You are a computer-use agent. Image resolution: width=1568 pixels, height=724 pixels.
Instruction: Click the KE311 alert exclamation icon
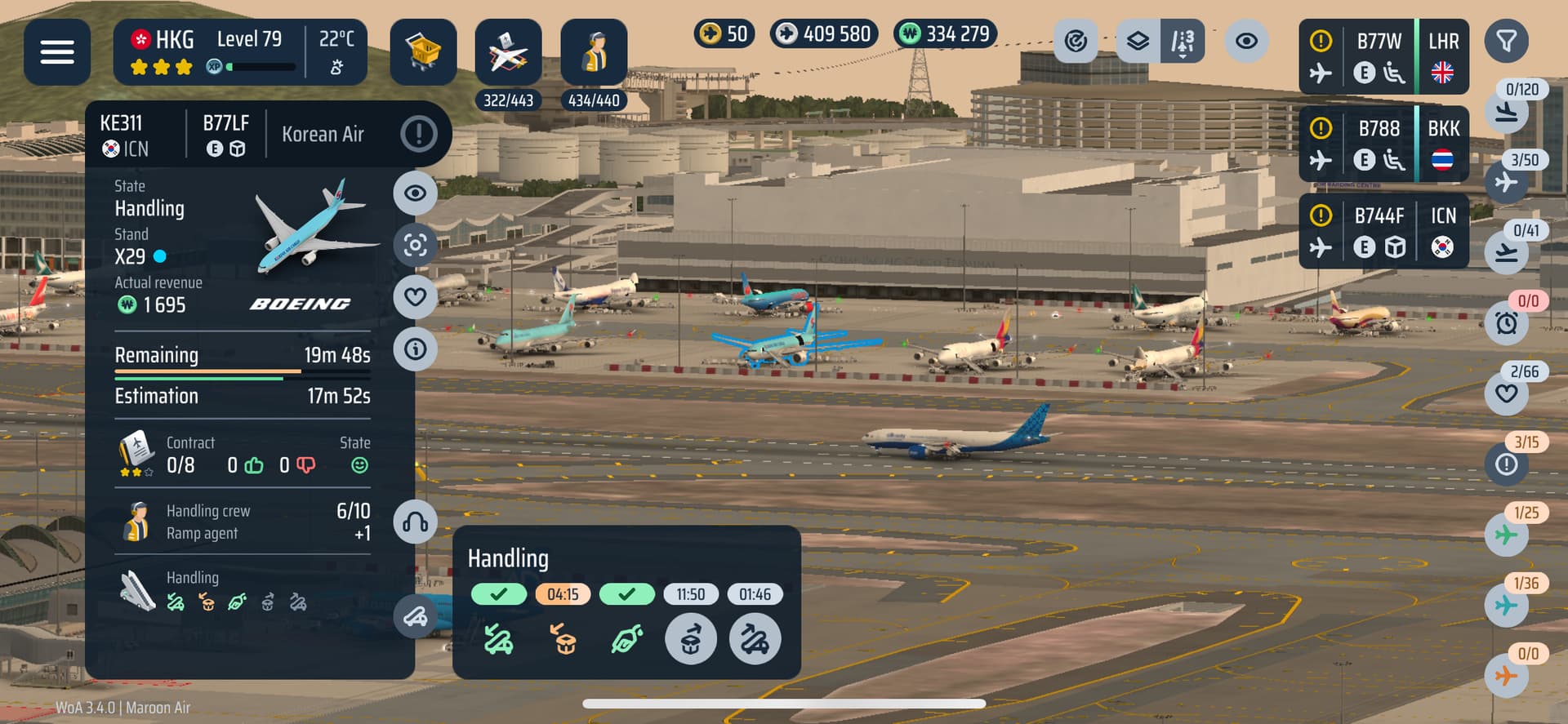(x=419, y=133)
